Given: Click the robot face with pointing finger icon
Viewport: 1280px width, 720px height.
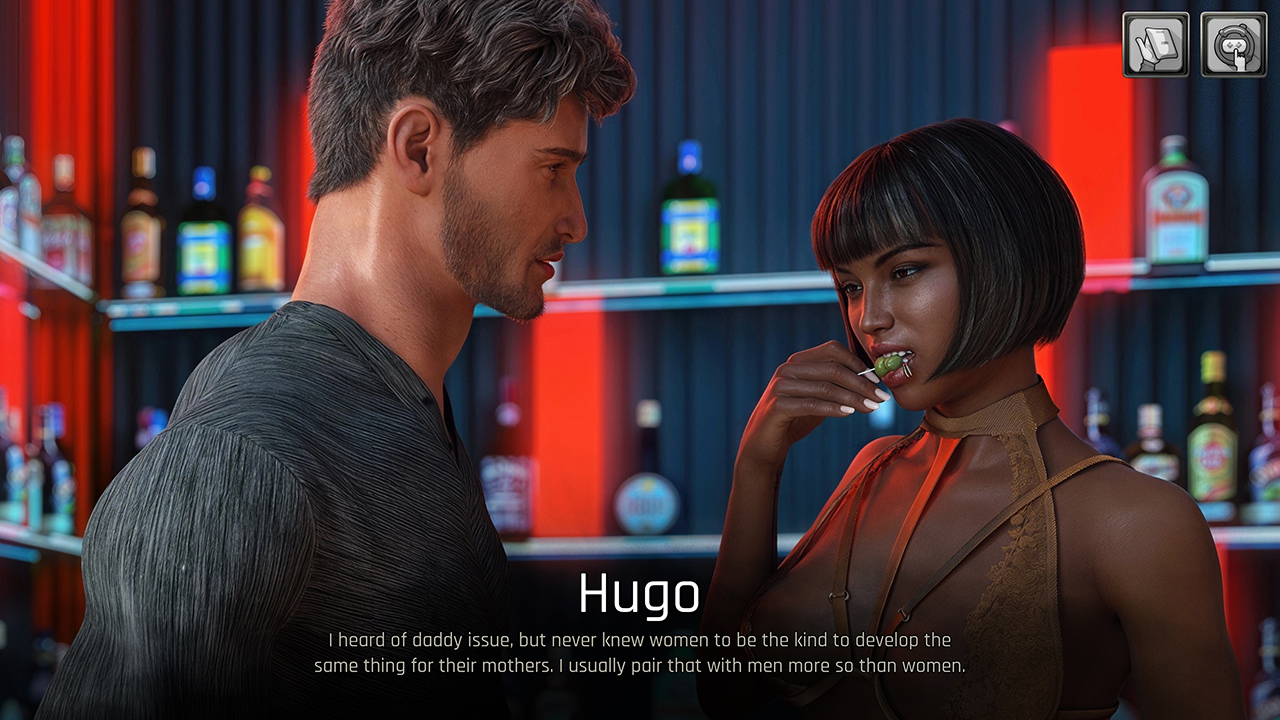Looking at the screenshot, I should 1233,45.
